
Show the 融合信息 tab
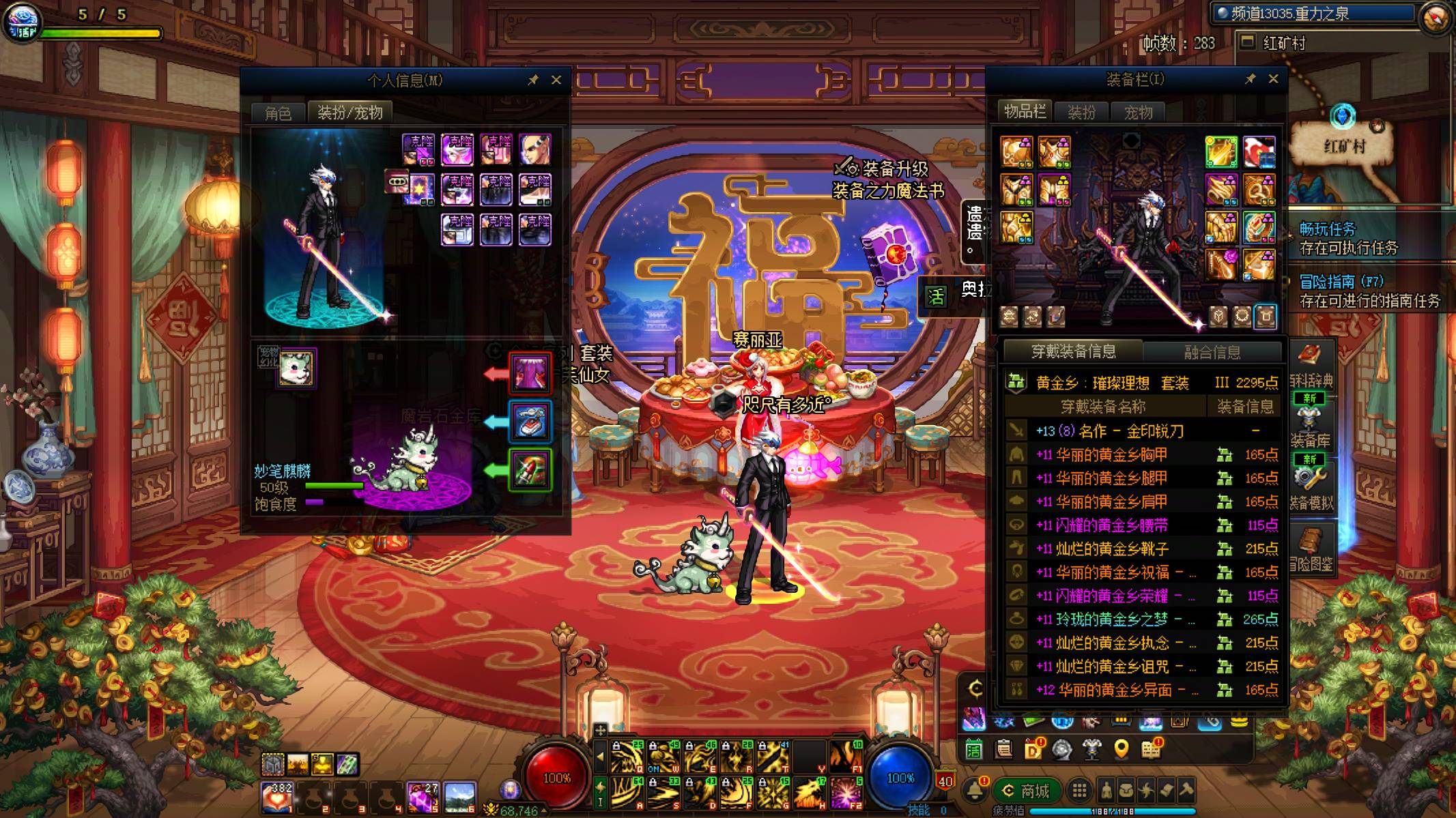coord(1212,352)
